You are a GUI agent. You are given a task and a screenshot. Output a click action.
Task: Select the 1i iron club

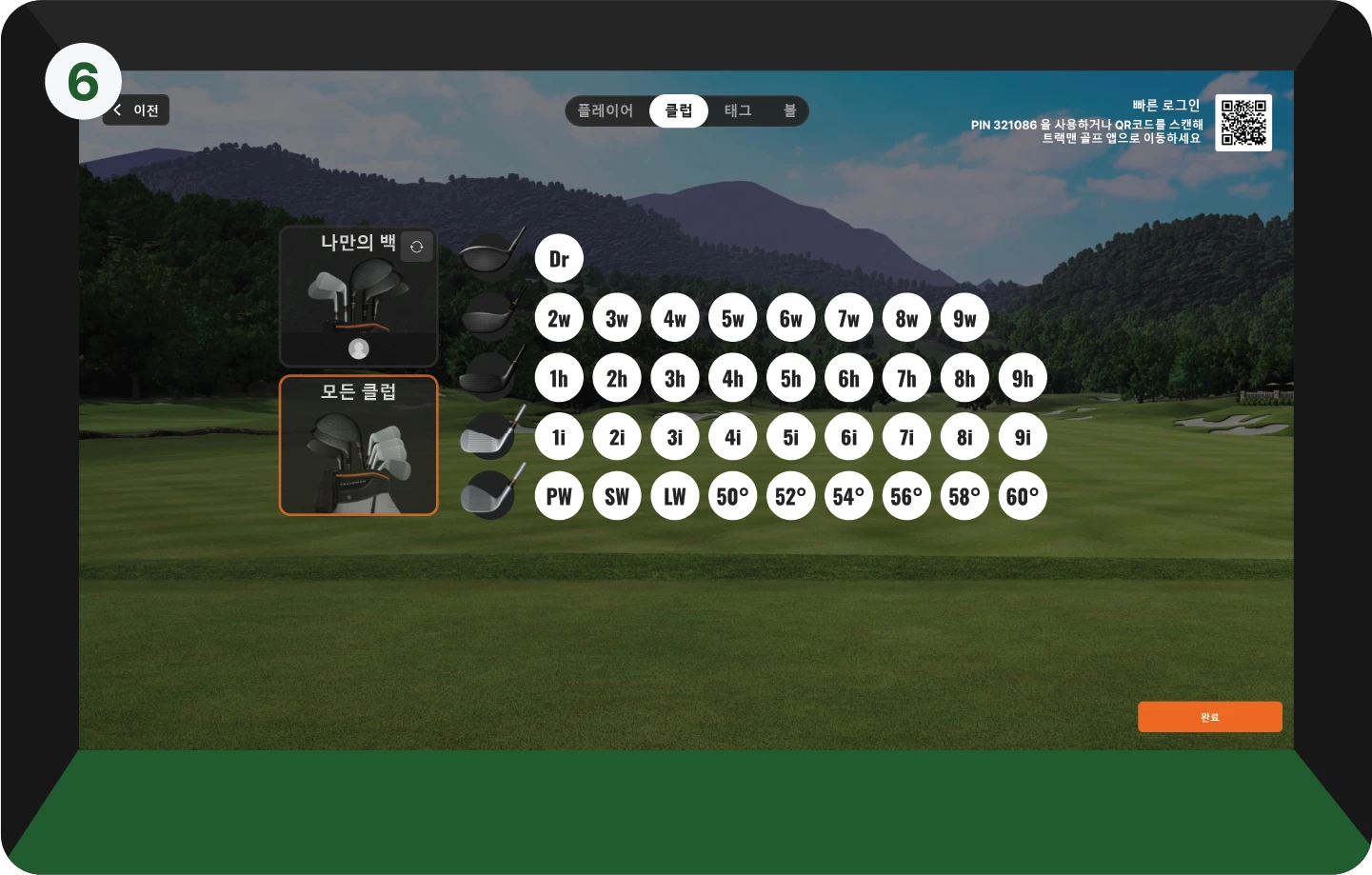pyautogui.click(x=559, y=437)
